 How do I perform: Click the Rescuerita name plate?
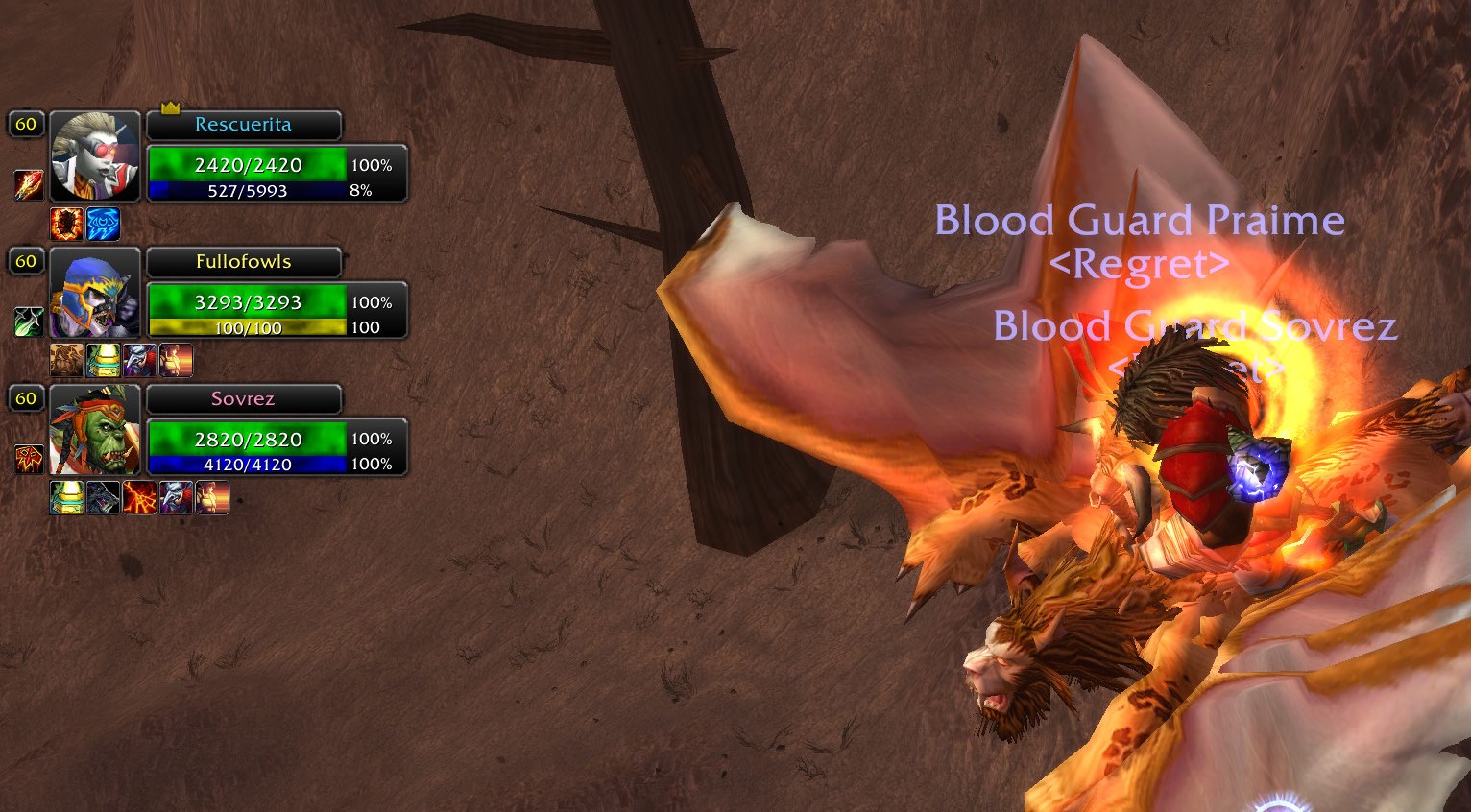point(244,125)
